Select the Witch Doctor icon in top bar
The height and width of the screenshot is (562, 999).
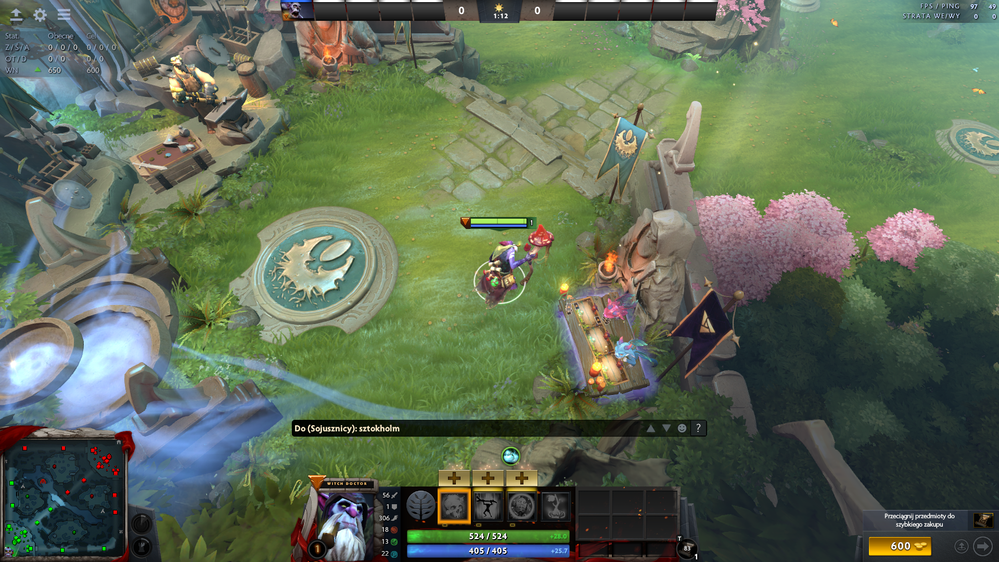[x=297, y=11]
